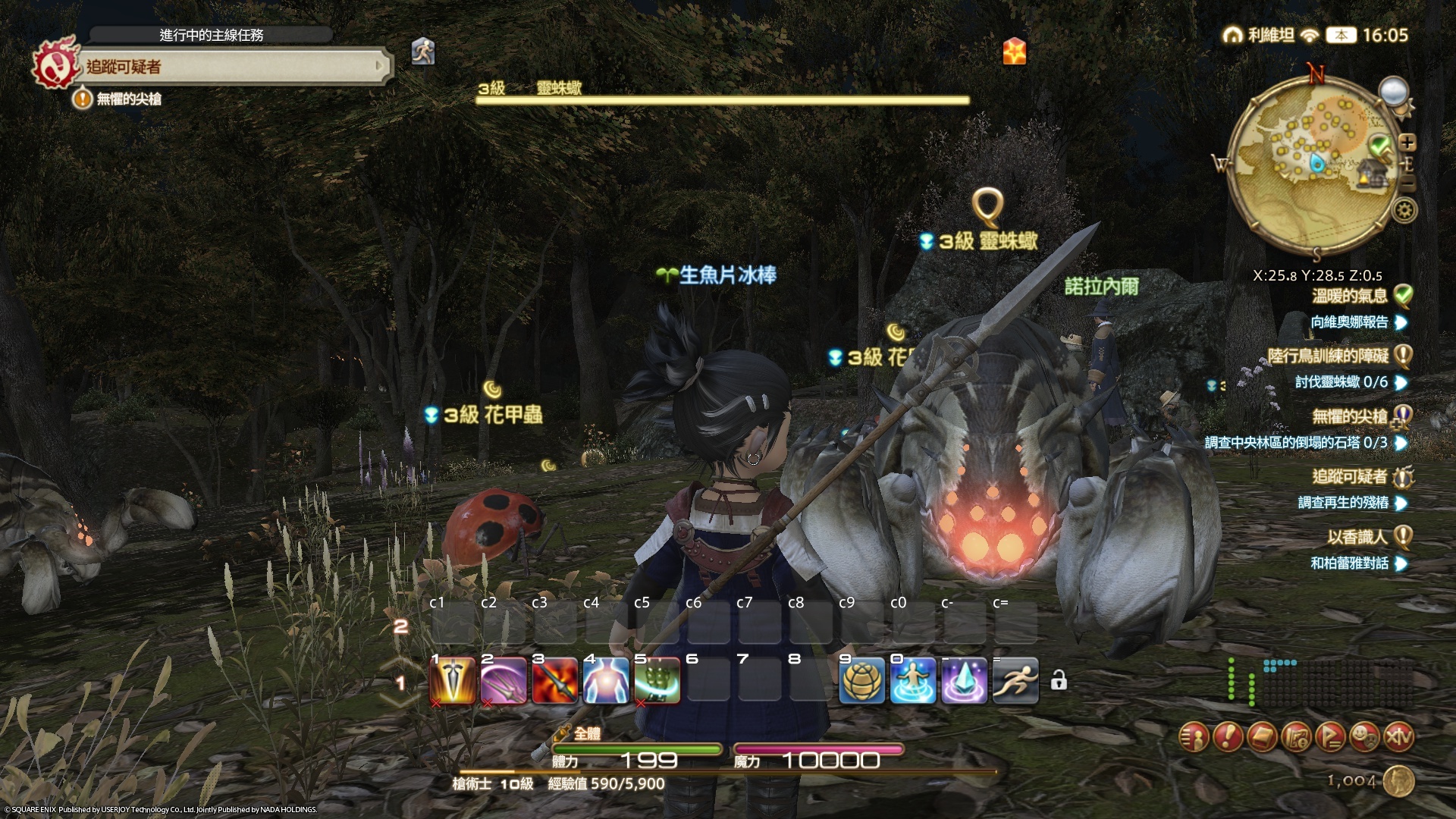Open the Character main menu icon

pos(1194,736)
